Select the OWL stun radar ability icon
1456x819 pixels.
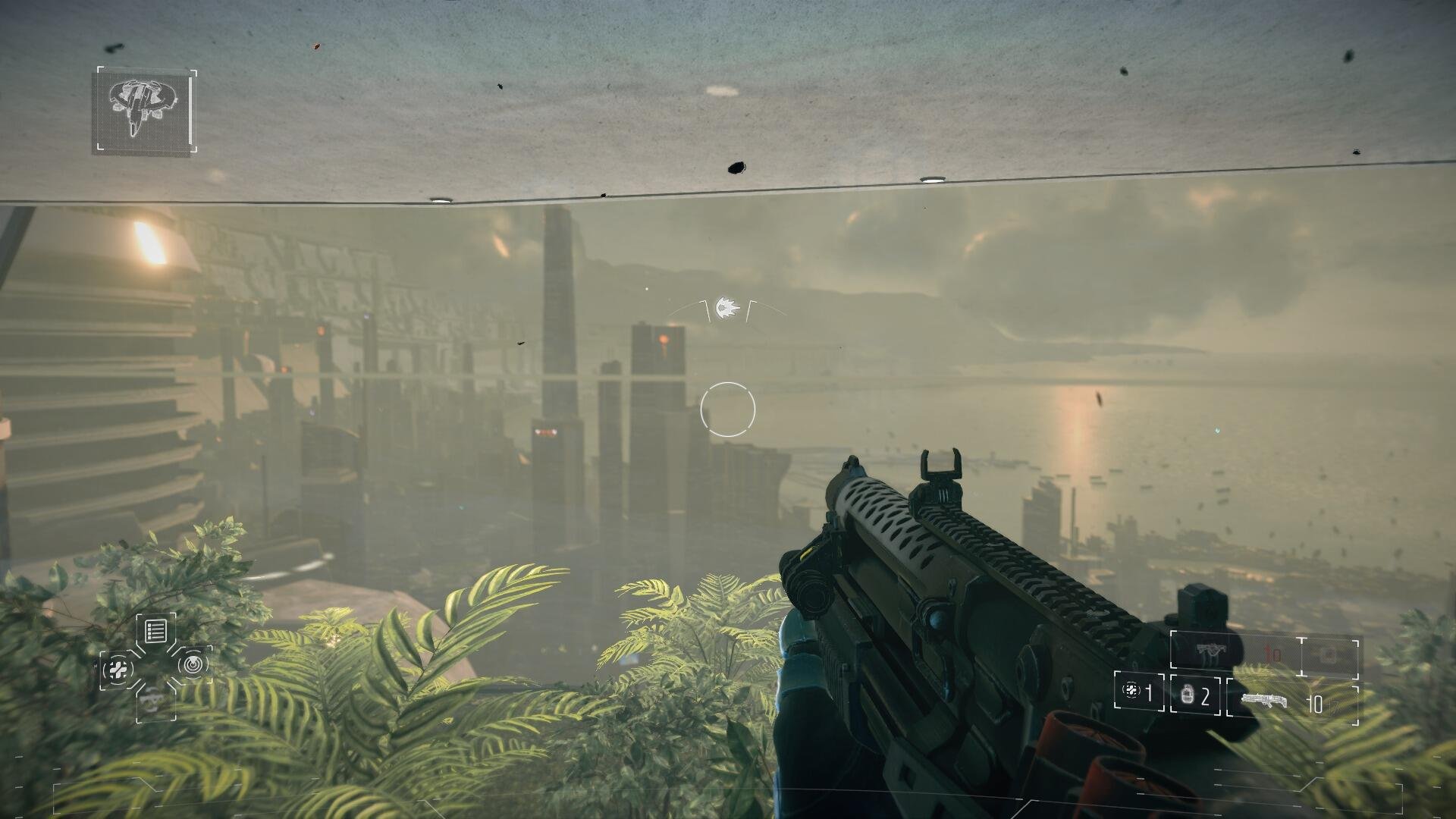click(x=192, y=667)
